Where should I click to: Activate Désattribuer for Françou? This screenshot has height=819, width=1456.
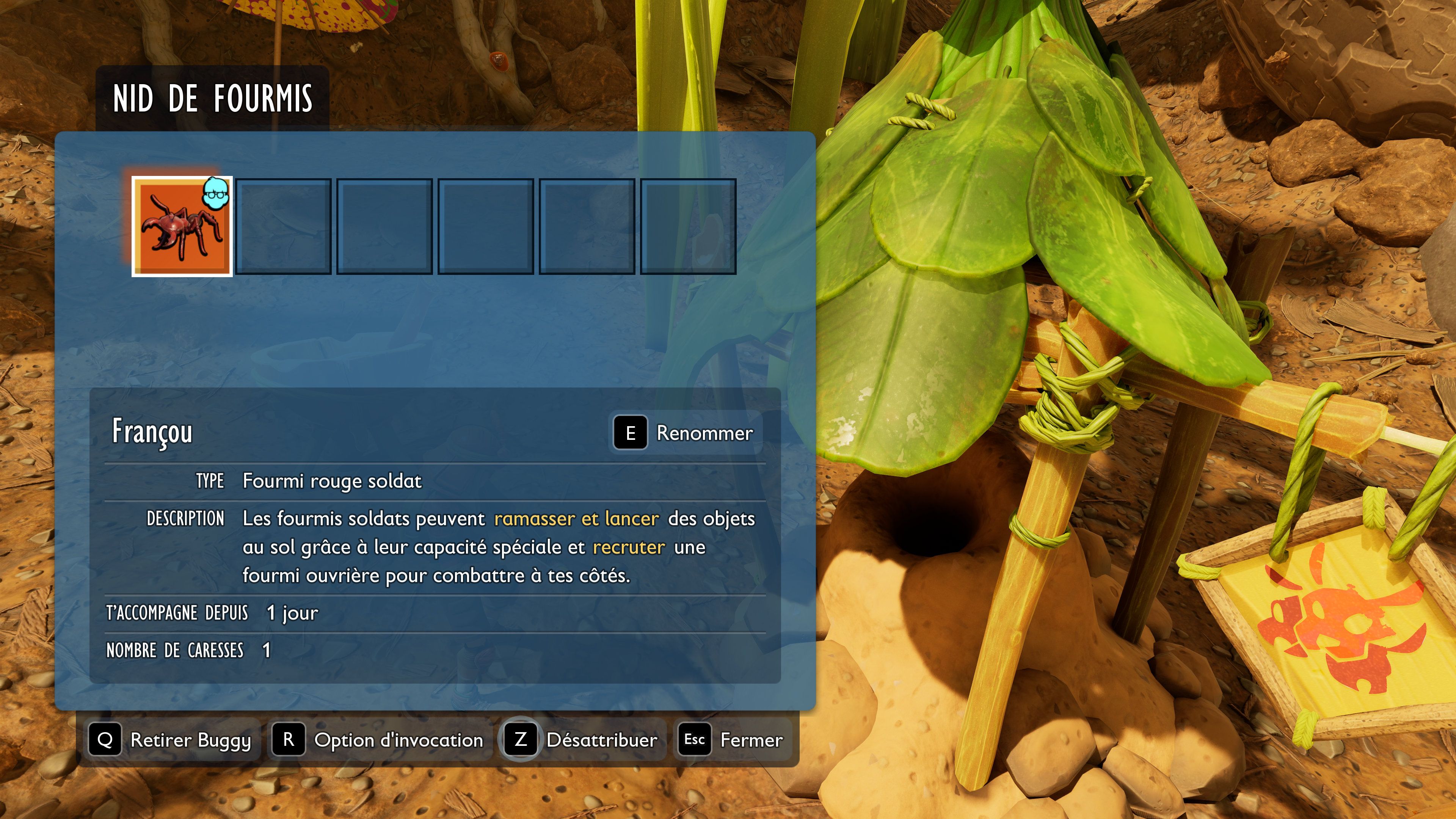(602, 740)
